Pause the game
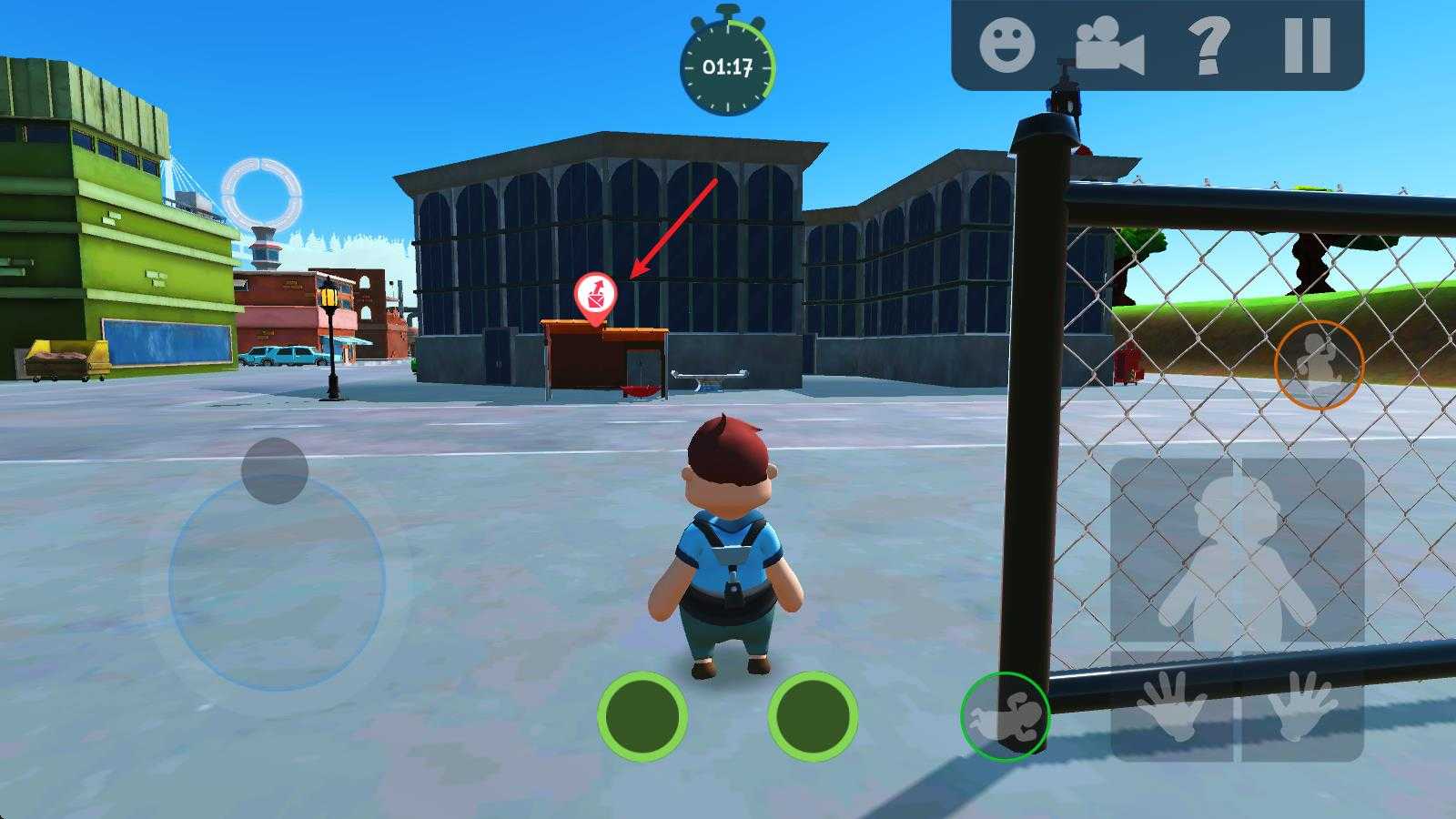This screenshot has width=1456, height=819. pos(1307,45)
